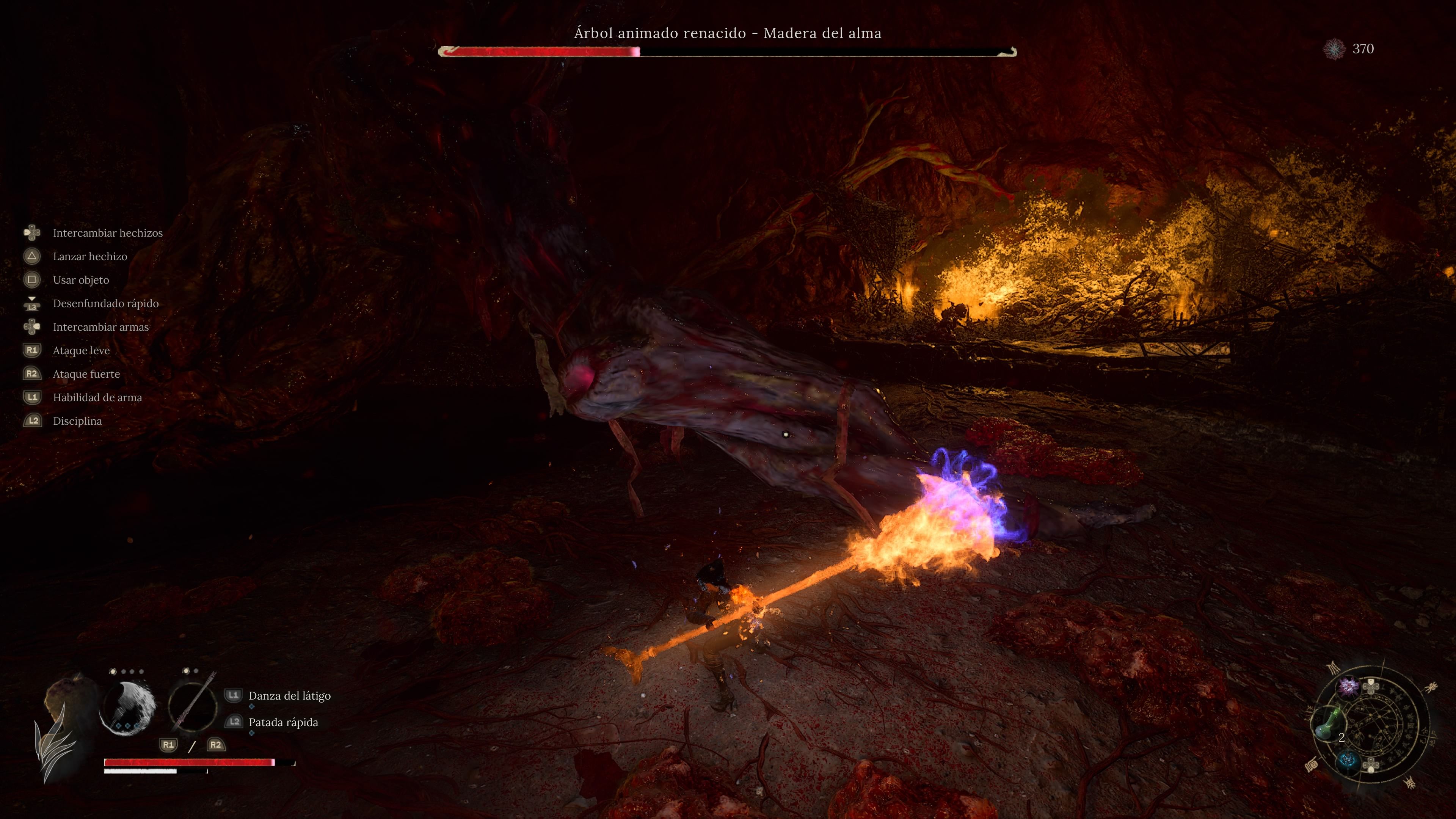Switch to the whip weapon slot

[193, 706]
